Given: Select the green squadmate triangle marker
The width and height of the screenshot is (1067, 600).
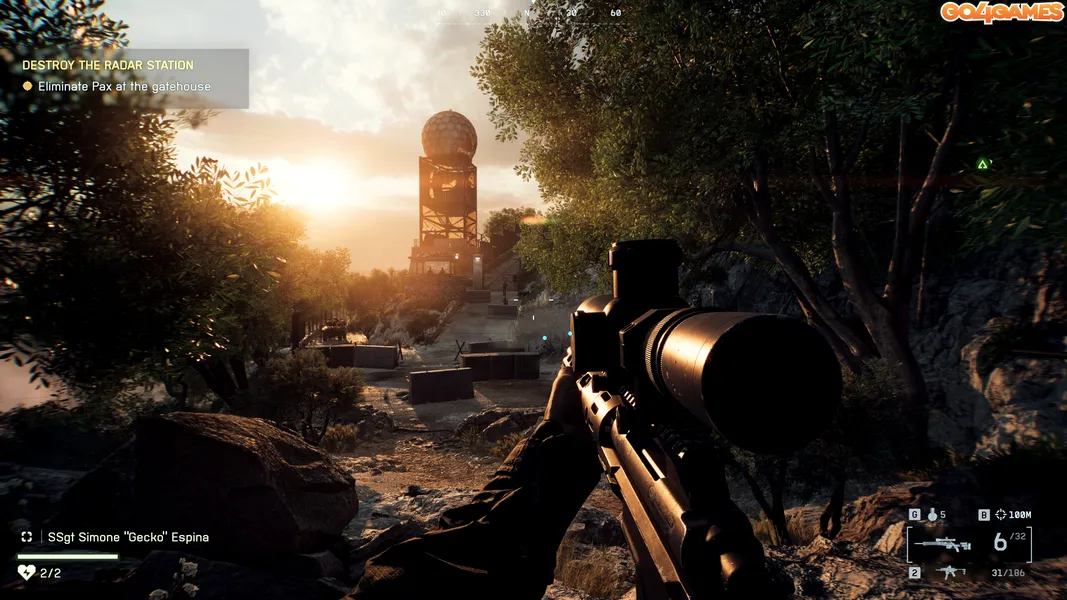Looking at the screenshot, I should (983, 164).
